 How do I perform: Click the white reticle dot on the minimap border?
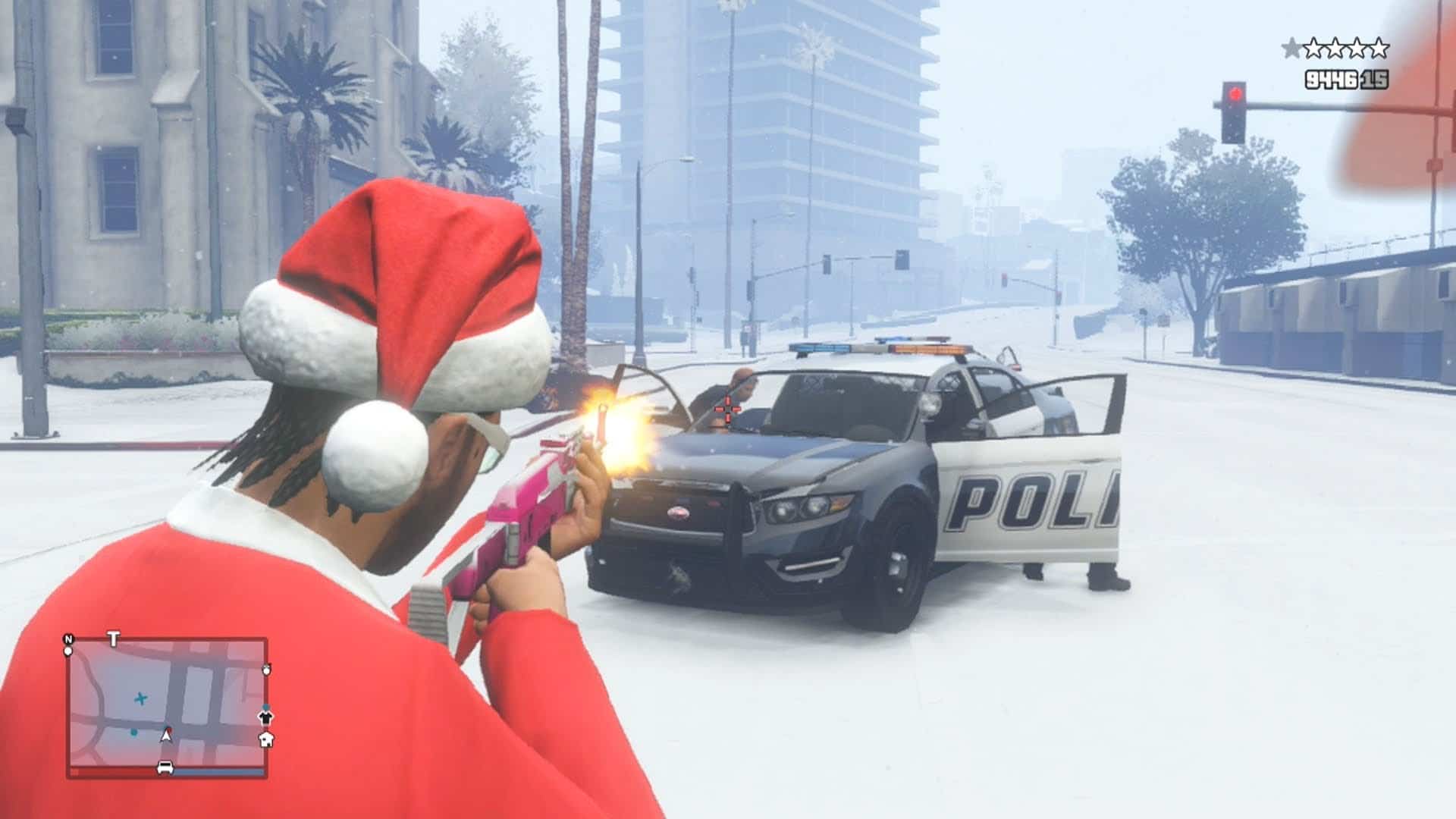click(x=68, y=651)
